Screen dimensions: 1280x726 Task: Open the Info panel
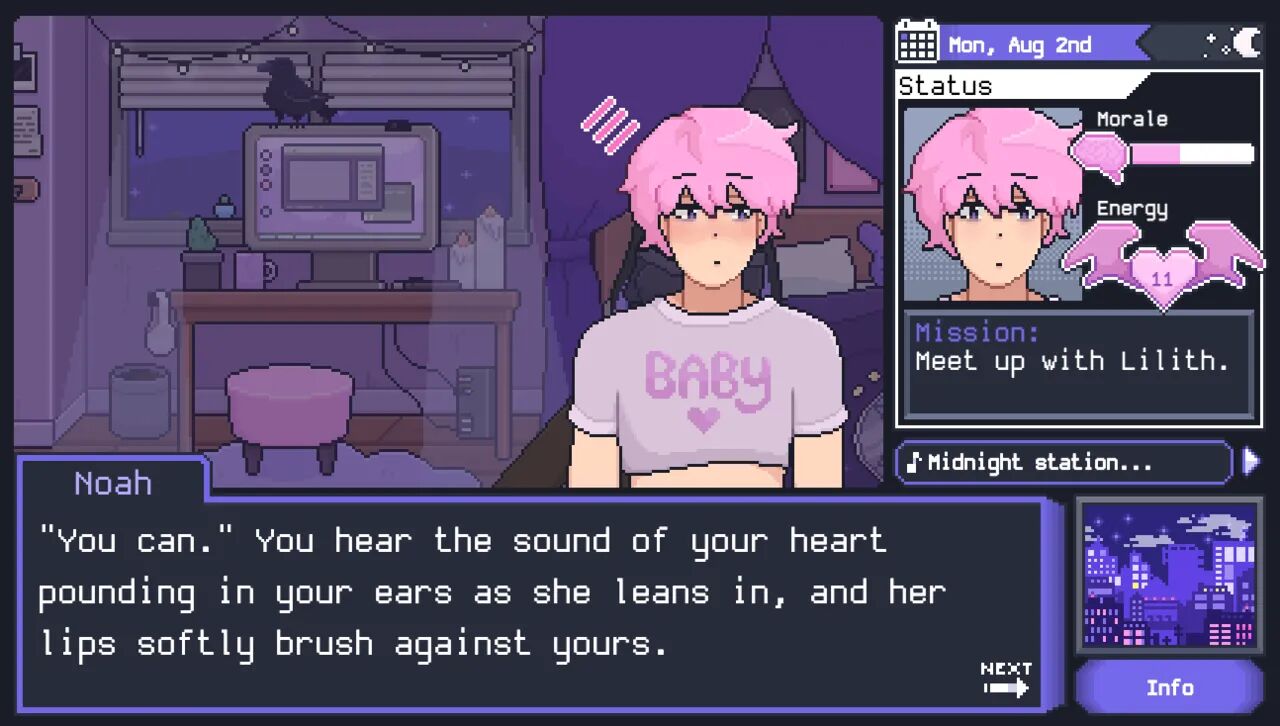1169,688
